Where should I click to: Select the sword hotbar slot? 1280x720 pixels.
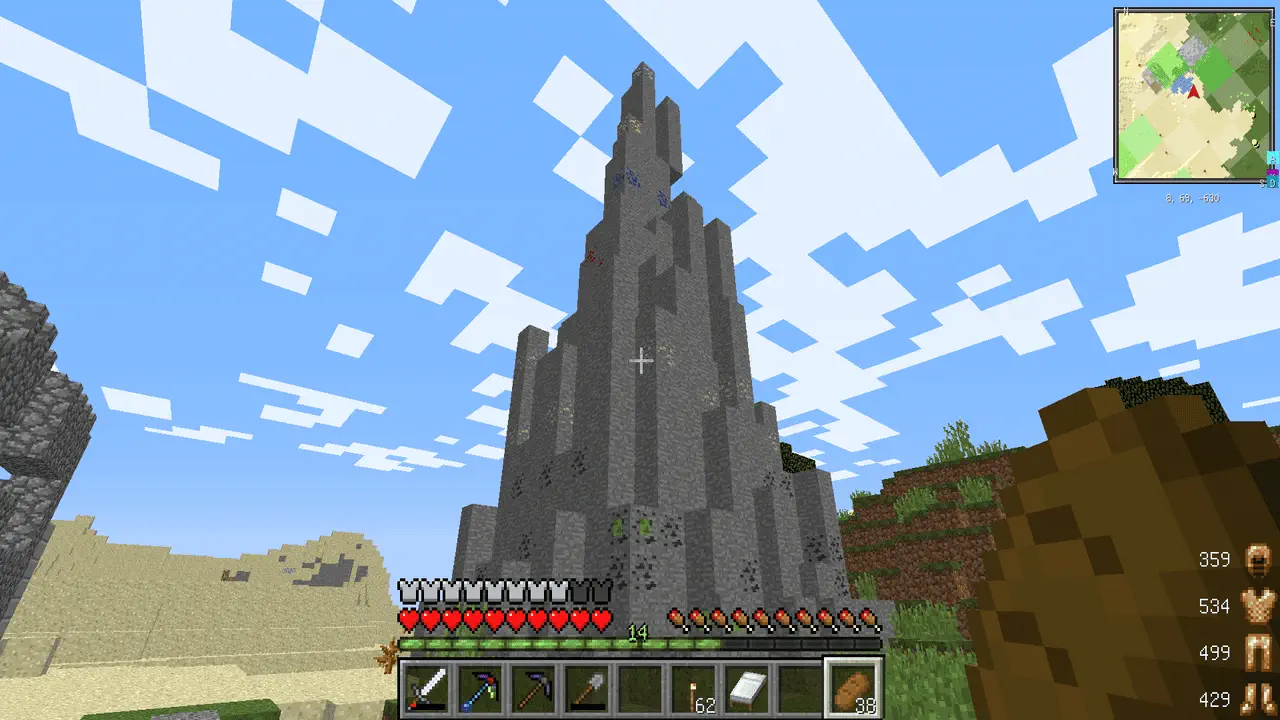coord(426,690)
